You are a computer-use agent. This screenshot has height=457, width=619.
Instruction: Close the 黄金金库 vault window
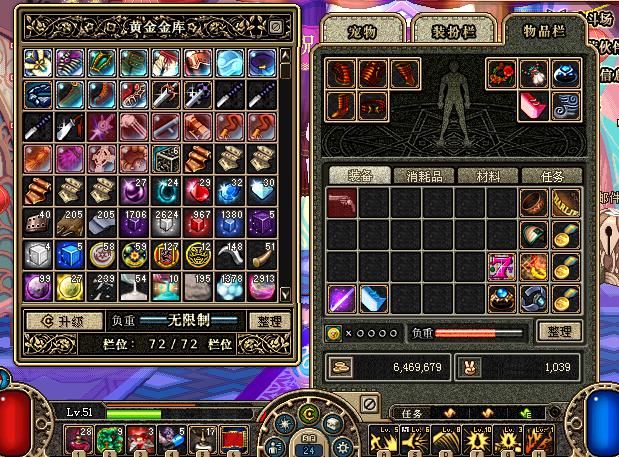276,27
